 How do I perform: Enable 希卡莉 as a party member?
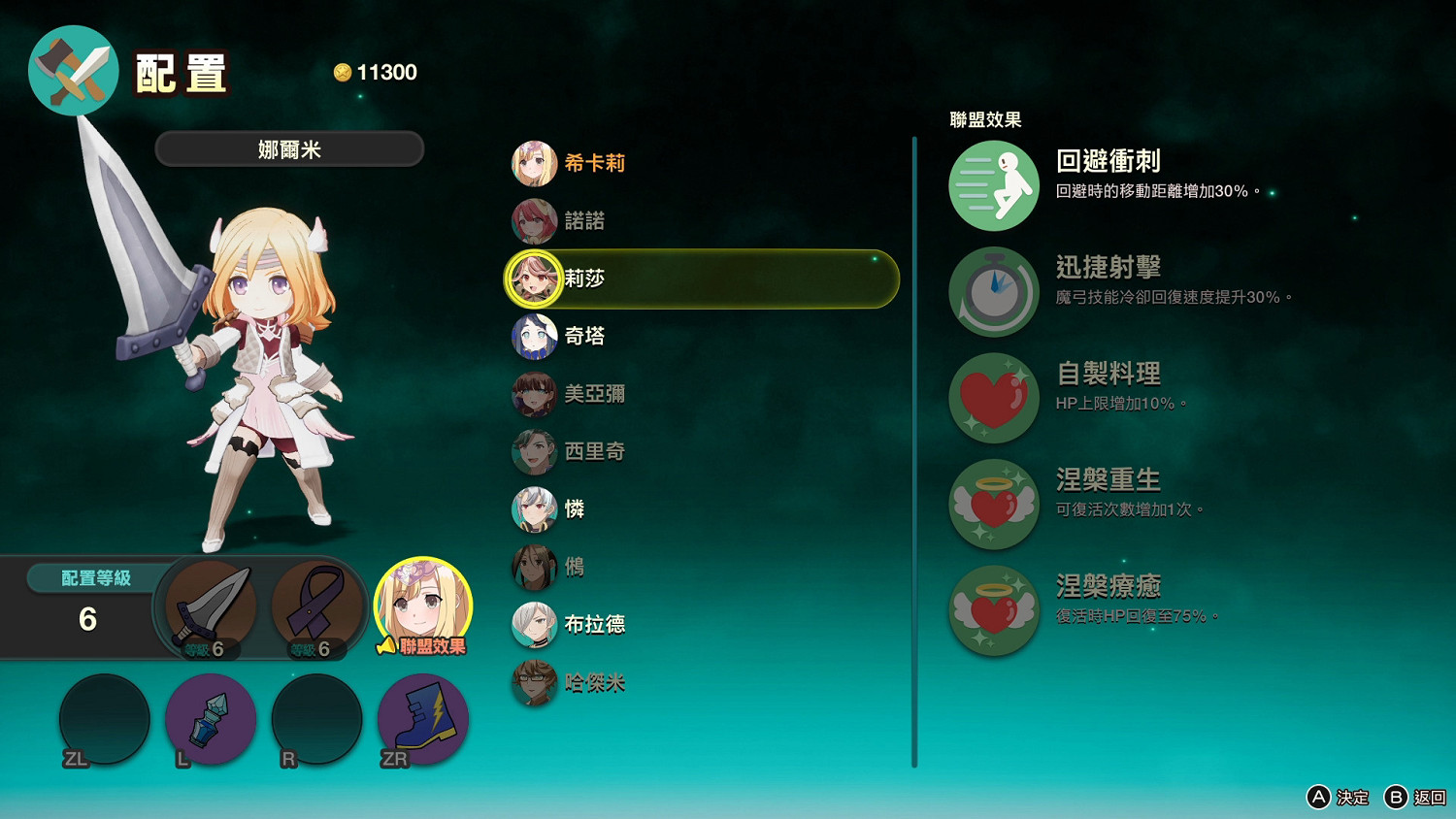click(533, 164)
